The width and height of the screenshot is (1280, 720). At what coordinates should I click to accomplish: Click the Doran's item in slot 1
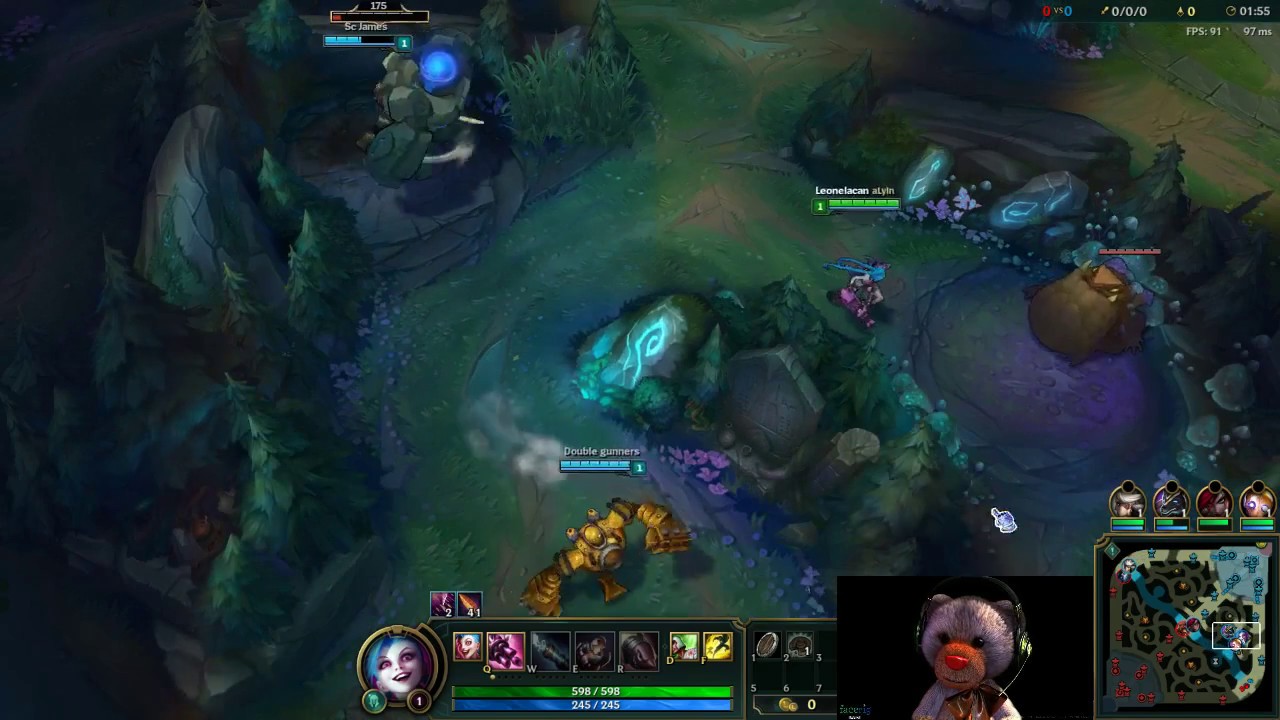pos(766,646)
